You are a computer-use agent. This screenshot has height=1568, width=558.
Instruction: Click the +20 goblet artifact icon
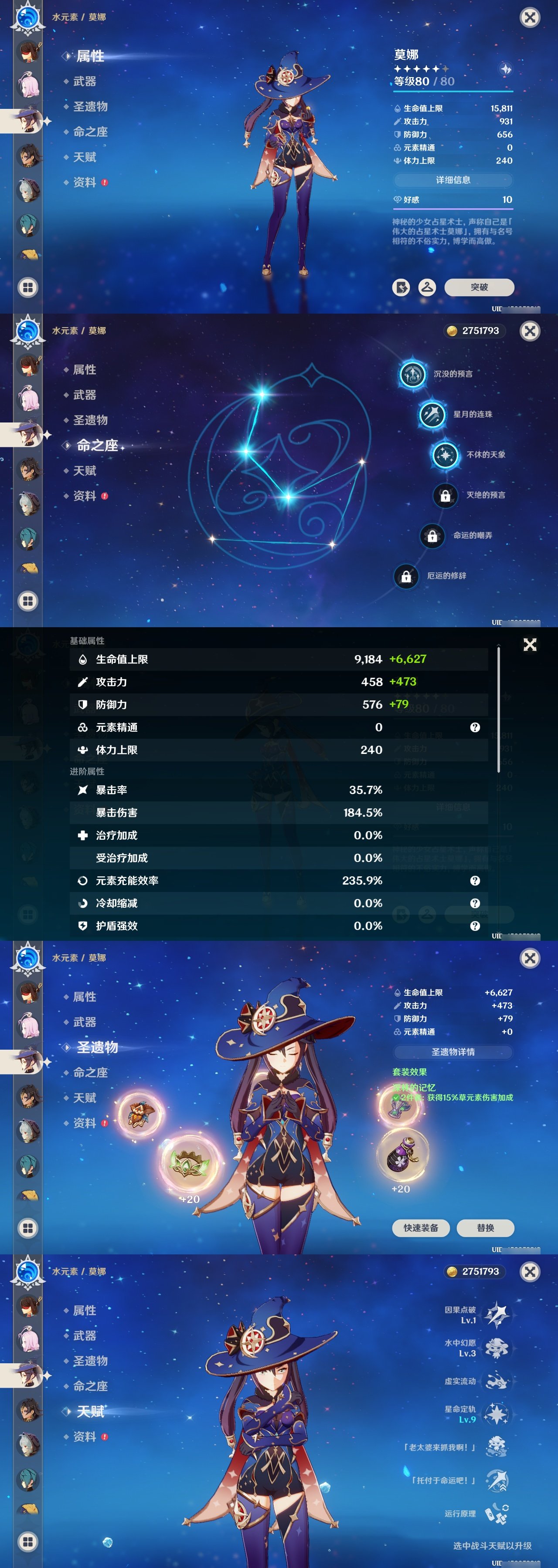(401, 1155)
